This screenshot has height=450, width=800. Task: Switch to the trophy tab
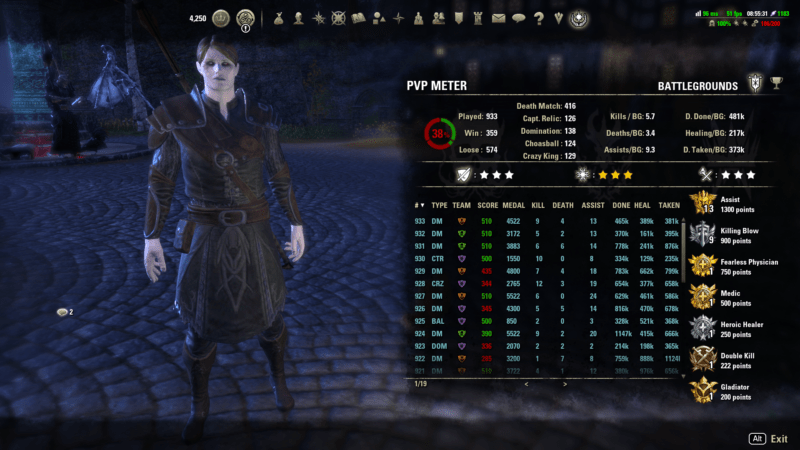tap(777, 86)
